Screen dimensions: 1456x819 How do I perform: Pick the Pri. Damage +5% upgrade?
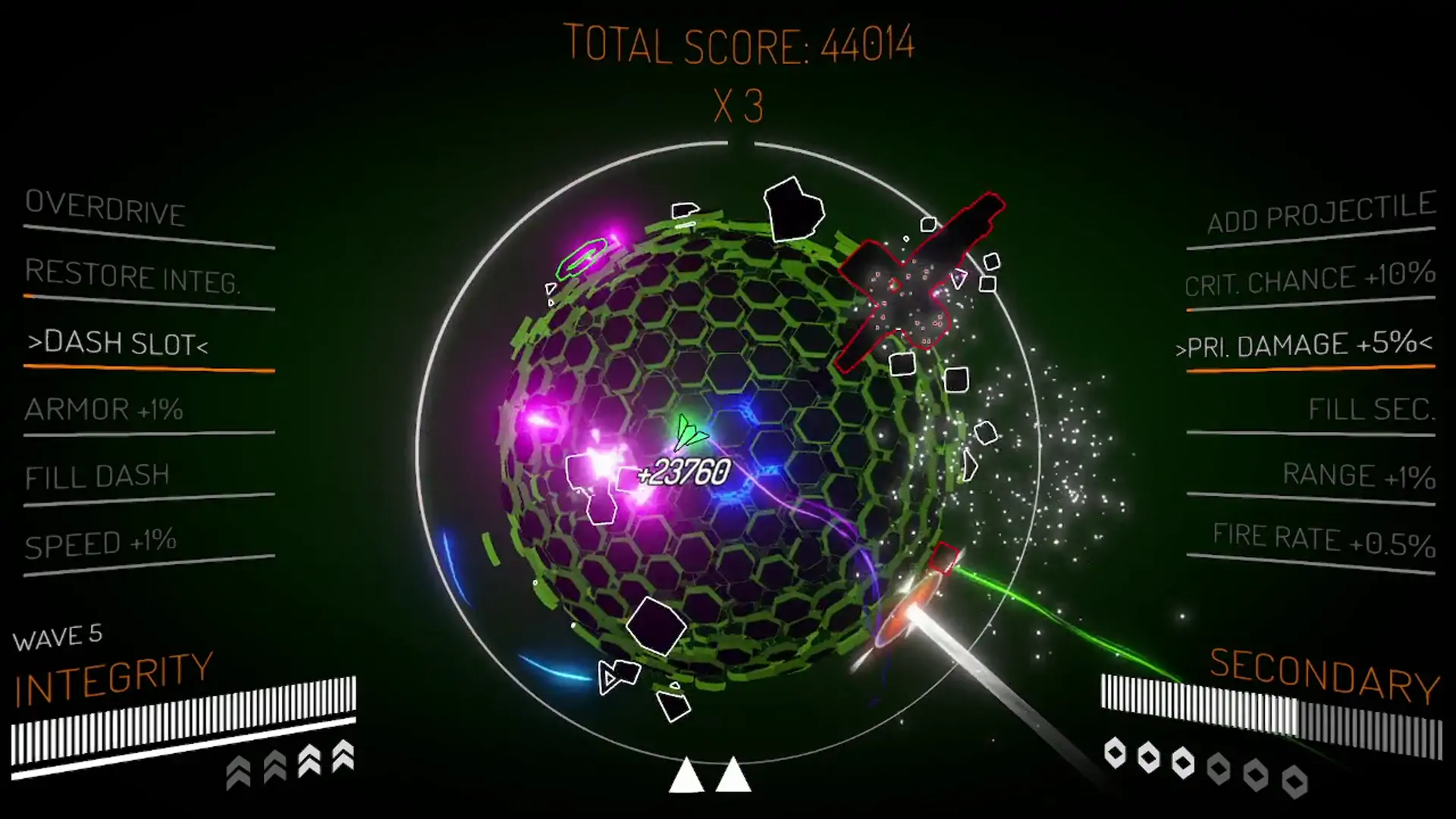tap(1304, 345)
